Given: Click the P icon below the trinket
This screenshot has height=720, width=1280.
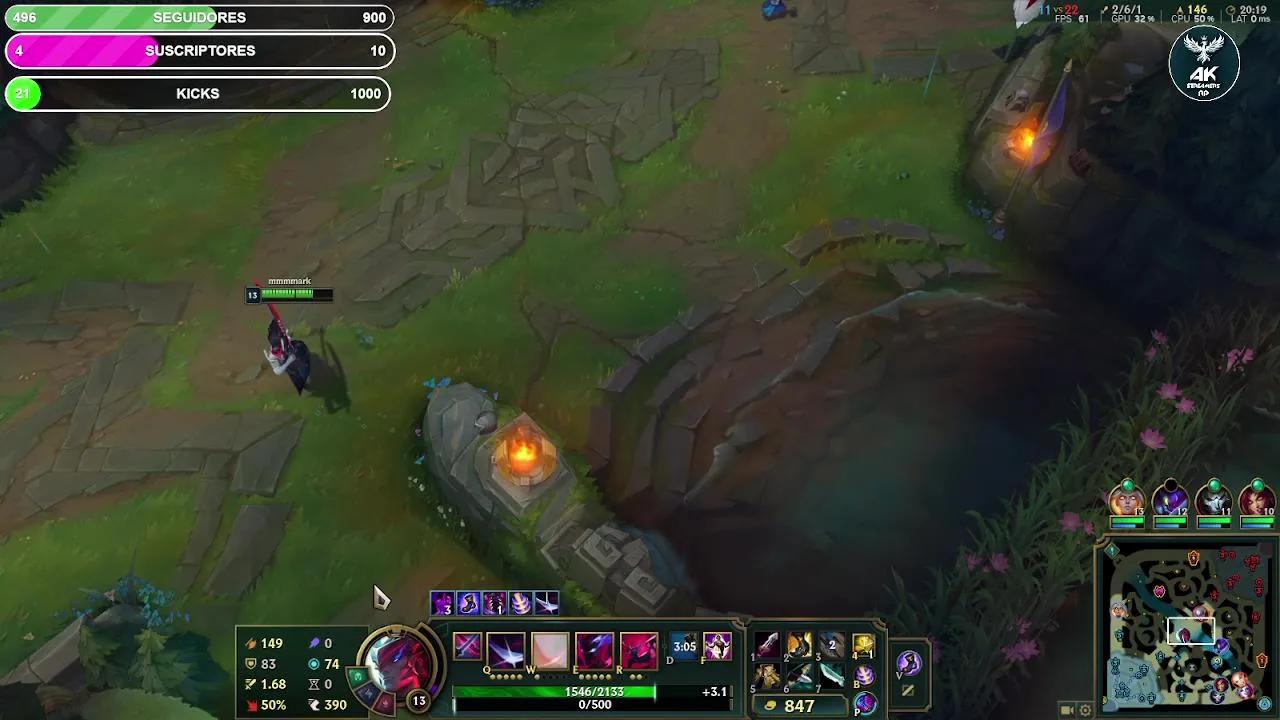Looking at the screenshot, I should click(864, 703).
